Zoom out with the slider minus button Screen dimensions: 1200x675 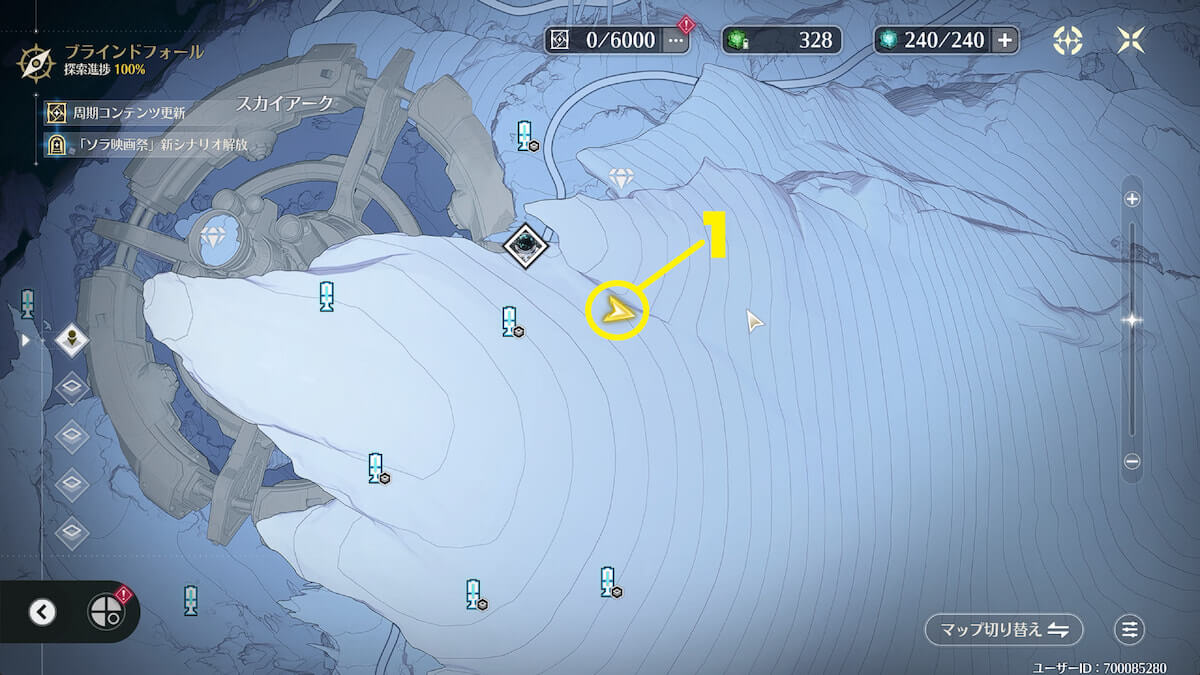[1132, 462]
